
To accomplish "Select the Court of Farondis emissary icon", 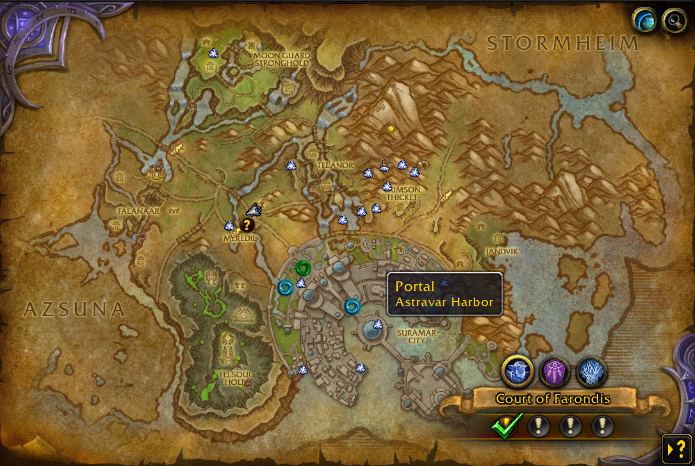I will click(518, 372).
